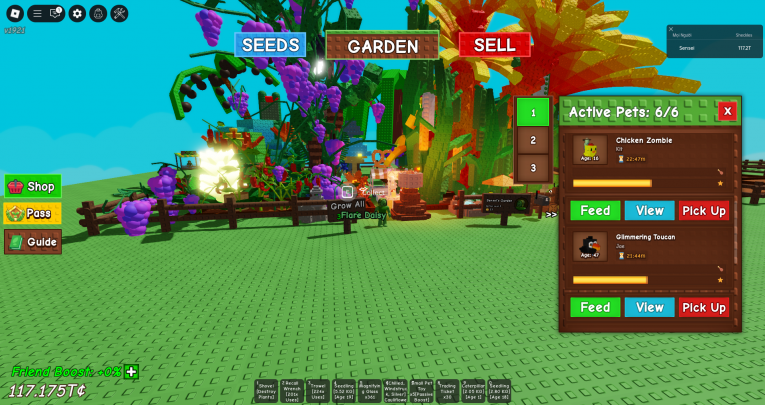This screenshot has width=765, height=405.
Task: Click the Friend Boost plus button
Action: click(131, 372)
